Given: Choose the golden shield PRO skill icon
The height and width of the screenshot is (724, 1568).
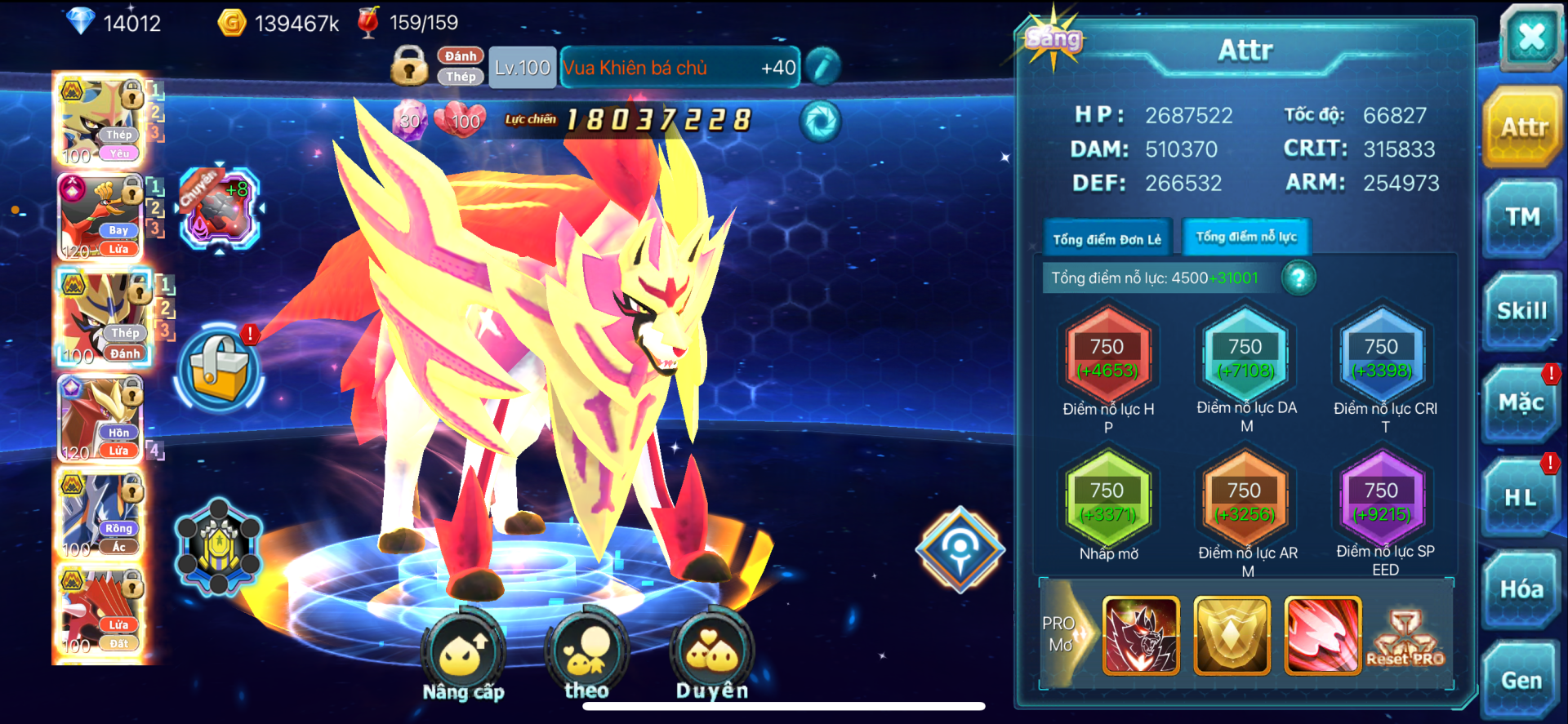Looking at the screenshot, I should click(x=1232, y=635).
